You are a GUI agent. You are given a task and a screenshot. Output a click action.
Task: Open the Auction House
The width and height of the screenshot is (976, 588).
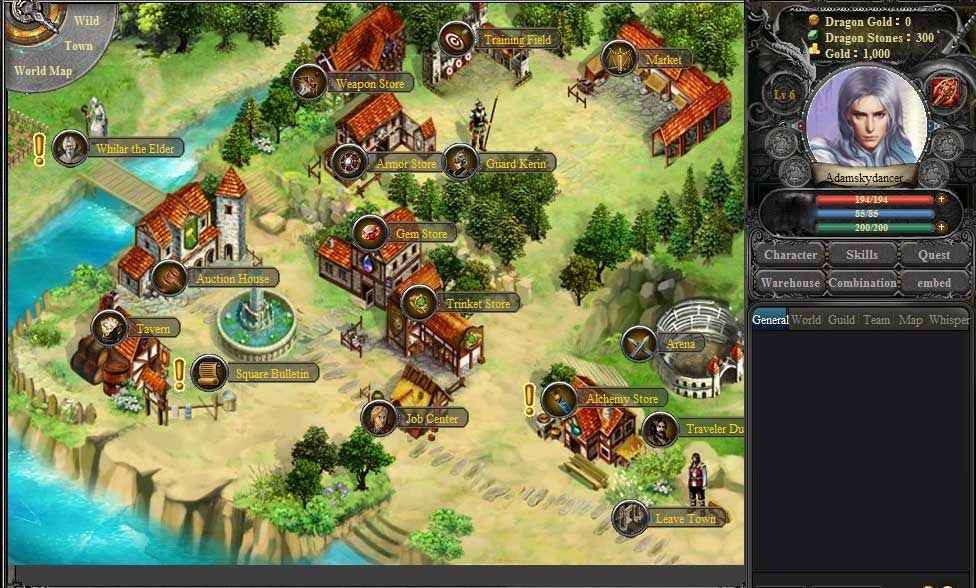(231, 278)
